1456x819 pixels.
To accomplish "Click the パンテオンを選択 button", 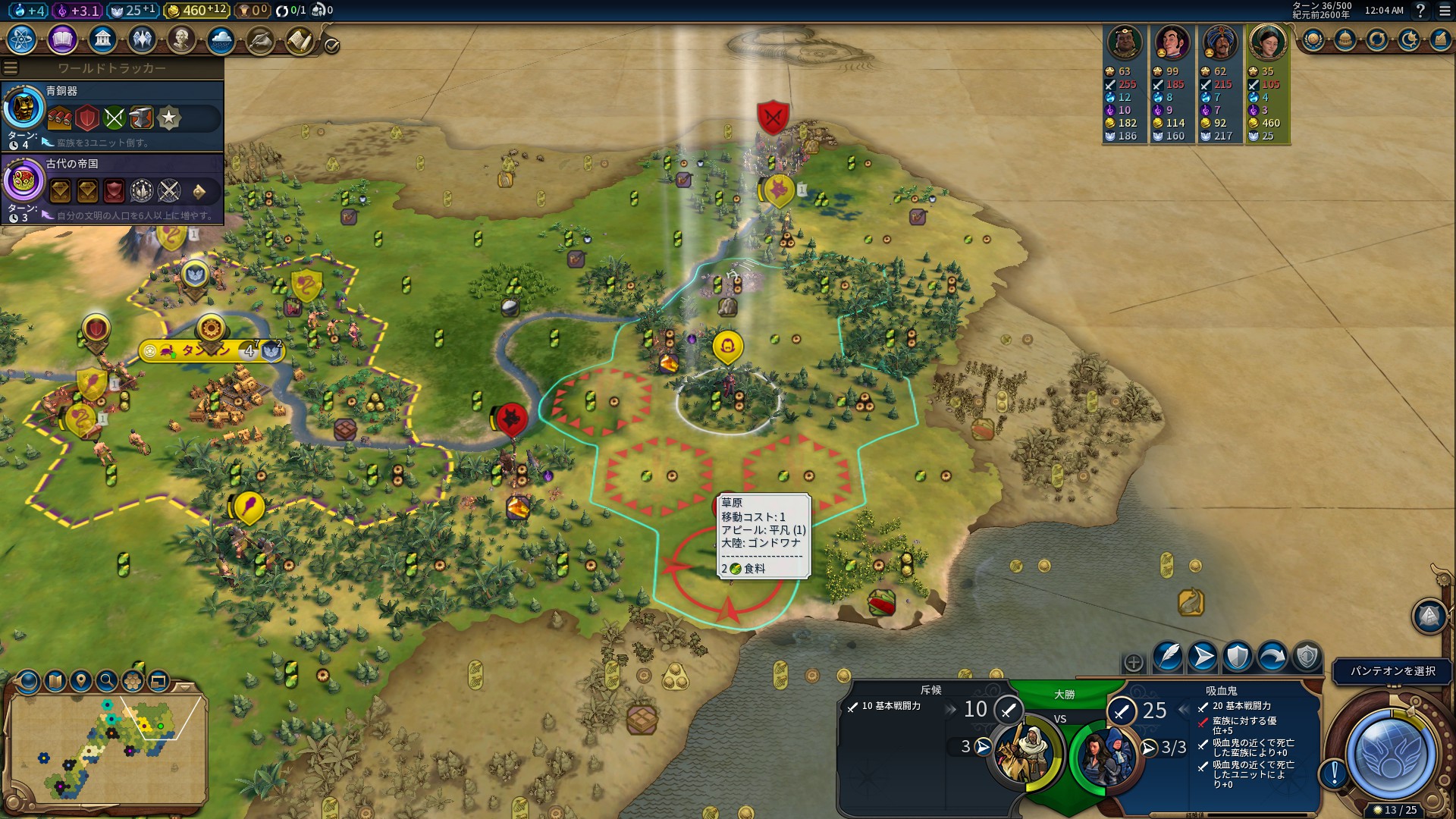I will pos(1390,671).
